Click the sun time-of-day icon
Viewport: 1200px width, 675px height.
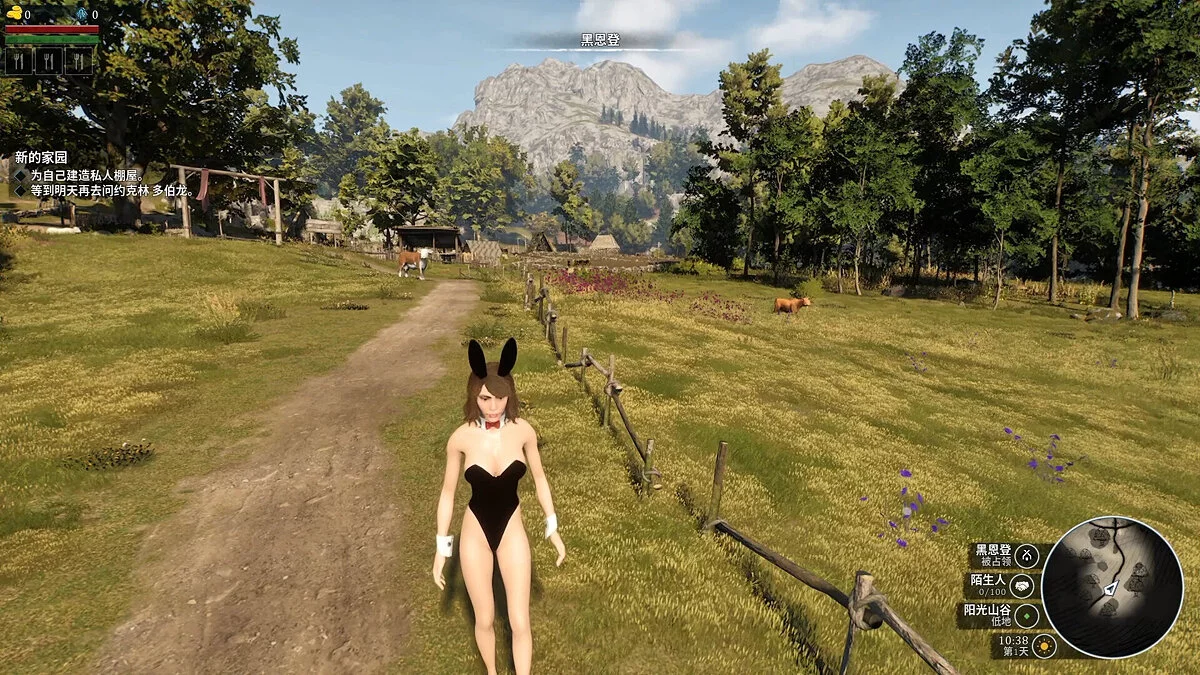point(1044,645)
